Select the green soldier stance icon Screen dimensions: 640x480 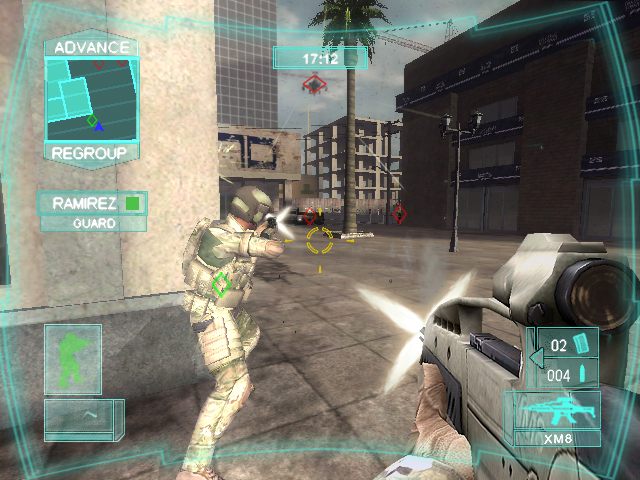pos(72,358)
